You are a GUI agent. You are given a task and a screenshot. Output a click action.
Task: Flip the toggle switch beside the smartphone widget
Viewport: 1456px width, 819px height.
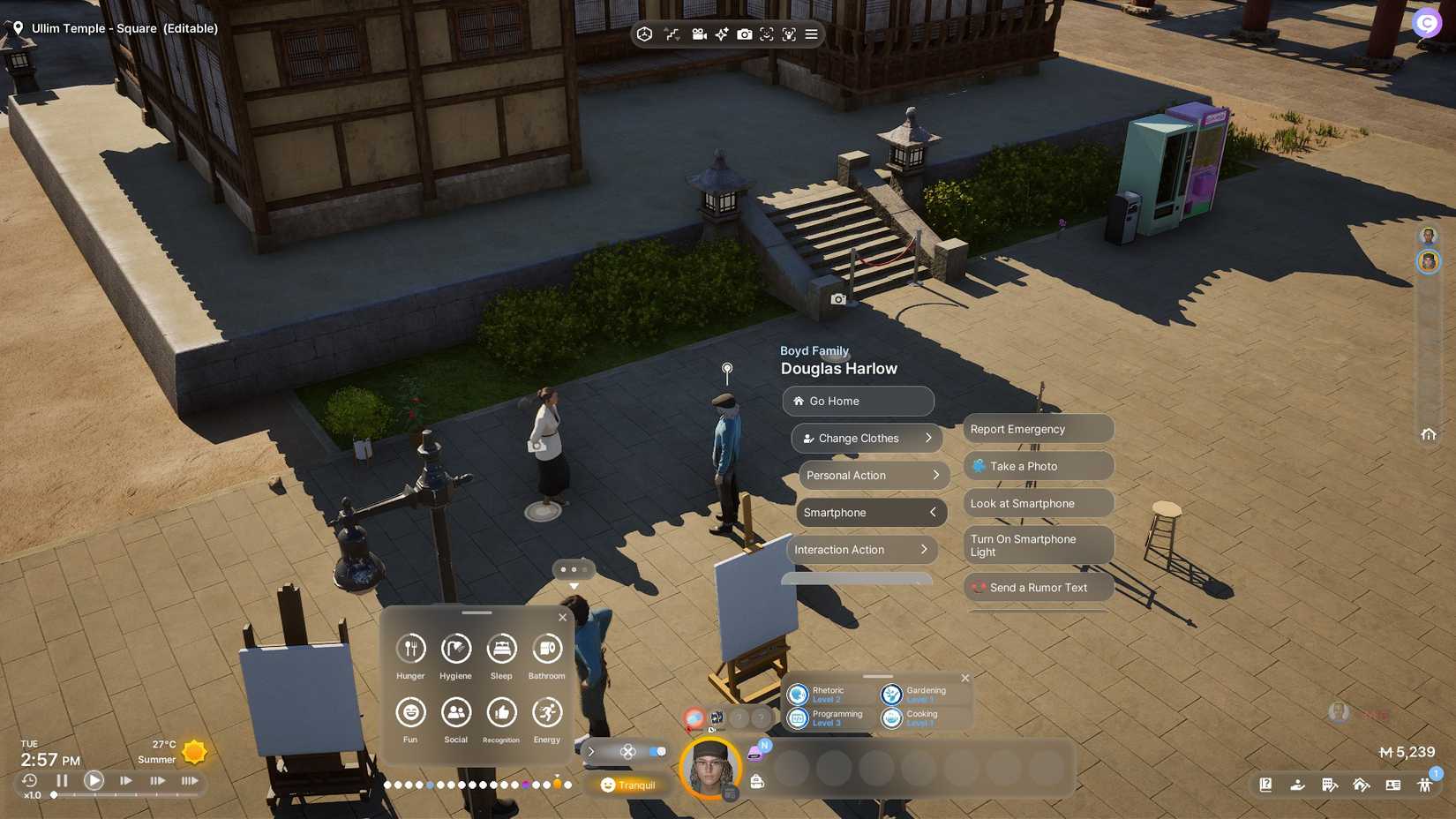[x=657, y=751]
